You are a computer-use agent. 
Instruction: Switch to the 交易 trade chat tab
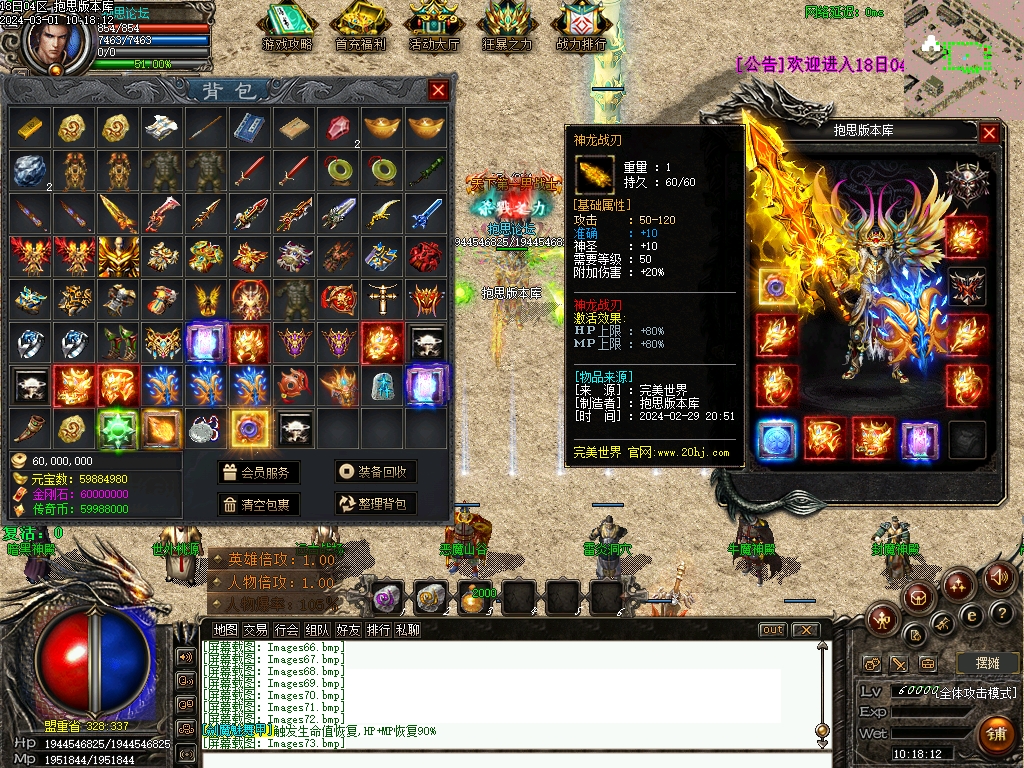click(x=256, y=630)
